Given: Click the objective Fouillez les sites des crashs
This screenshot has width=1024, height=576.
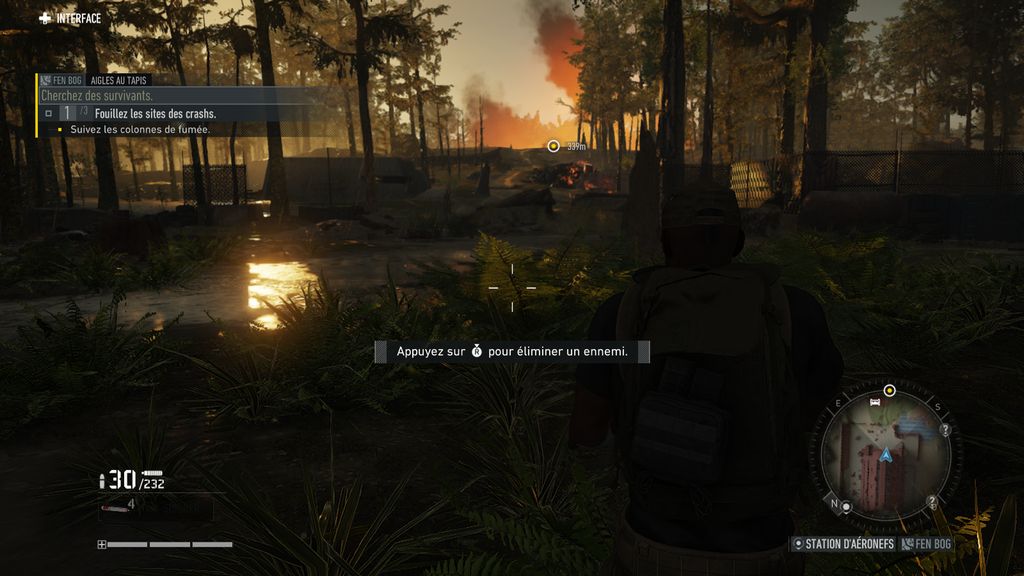Looking at the screenshot, I should pyautogui.click(x=154, y=114).
